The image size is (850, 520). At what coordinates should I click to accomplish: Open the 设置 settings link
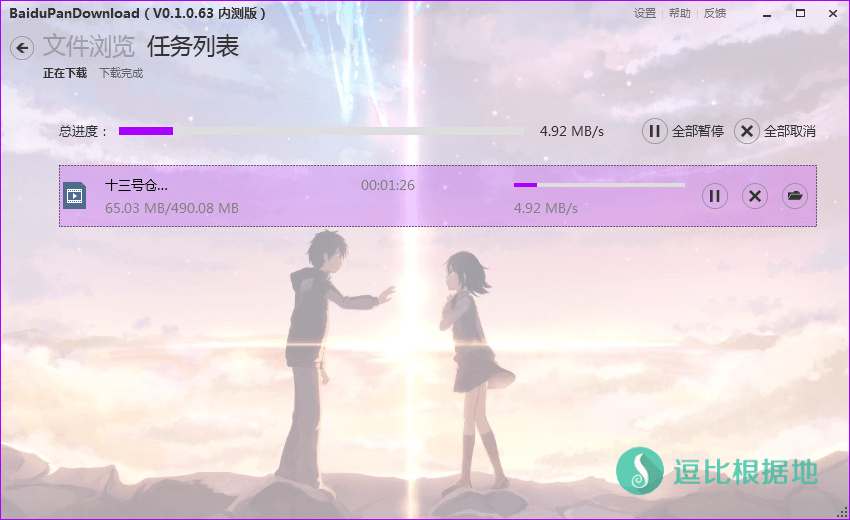(x=645, y=13)
